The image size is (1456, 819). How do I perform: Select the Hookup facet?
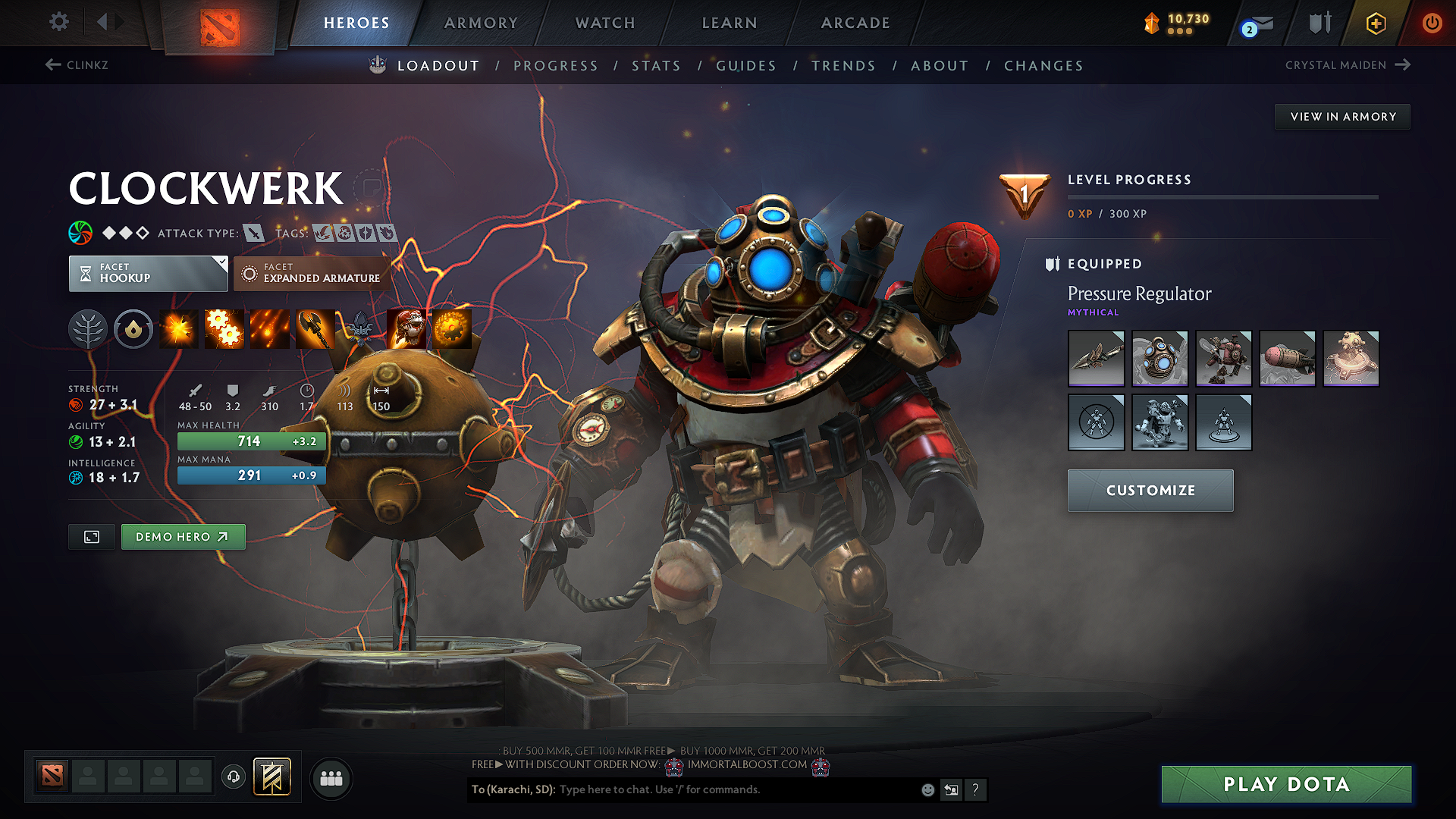[148, 274]
